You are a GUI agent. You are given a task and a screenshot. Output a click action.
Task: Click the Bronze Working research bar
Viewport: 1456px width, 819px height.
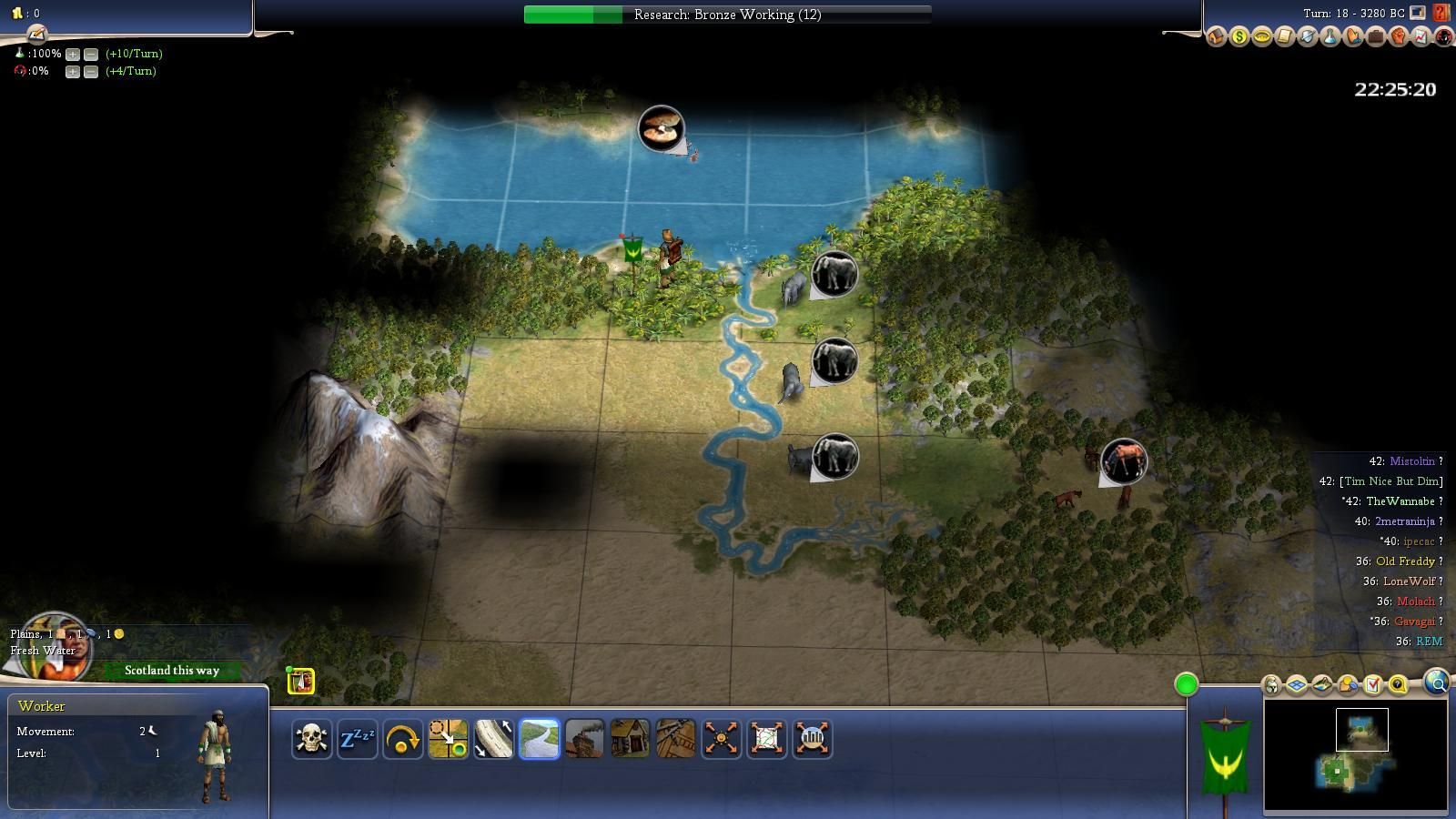[x=727, y=15]
